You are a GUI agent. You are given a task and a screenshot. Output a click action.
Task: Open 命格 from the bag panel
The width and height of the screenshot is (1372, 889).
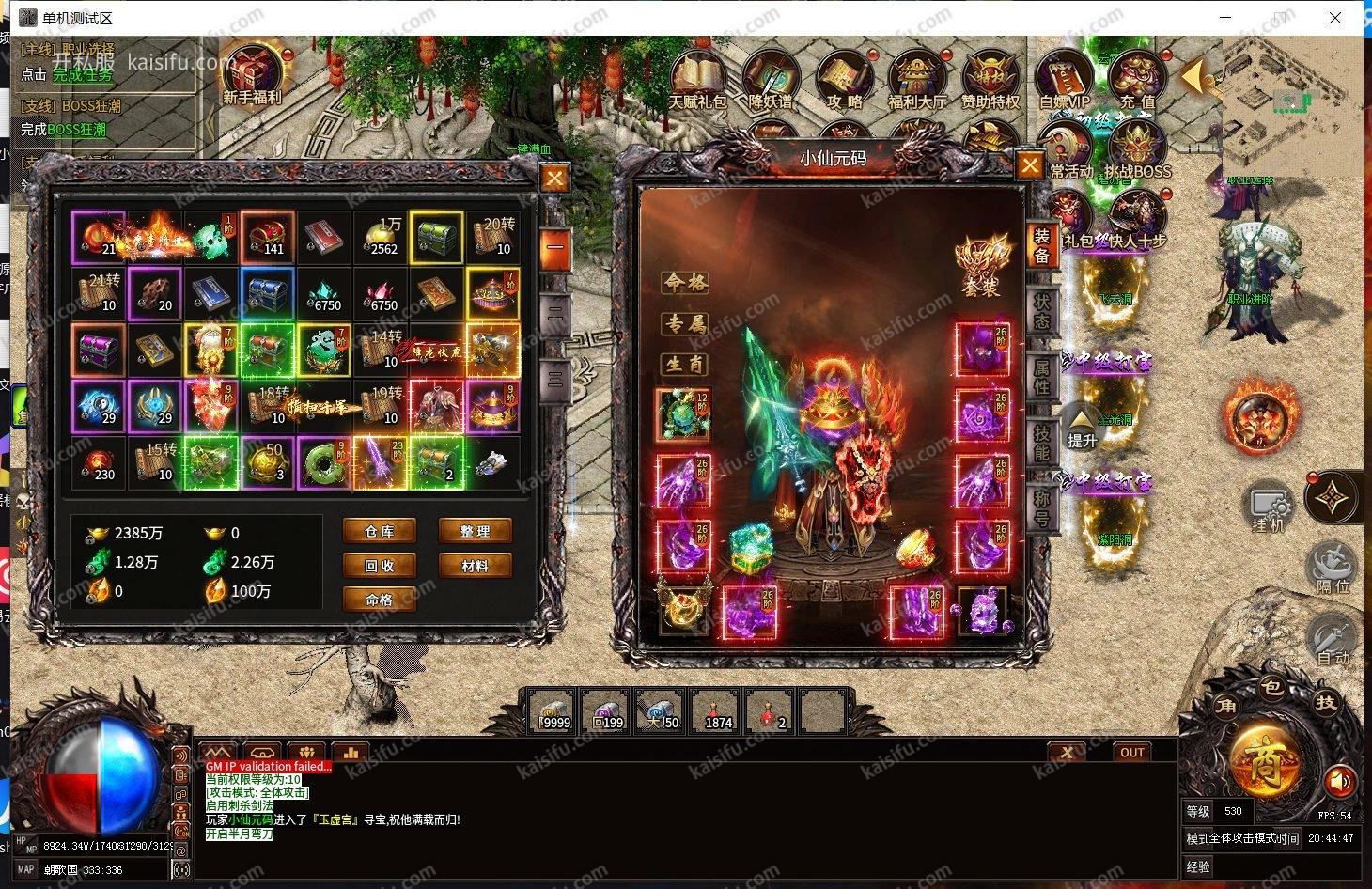380,600
